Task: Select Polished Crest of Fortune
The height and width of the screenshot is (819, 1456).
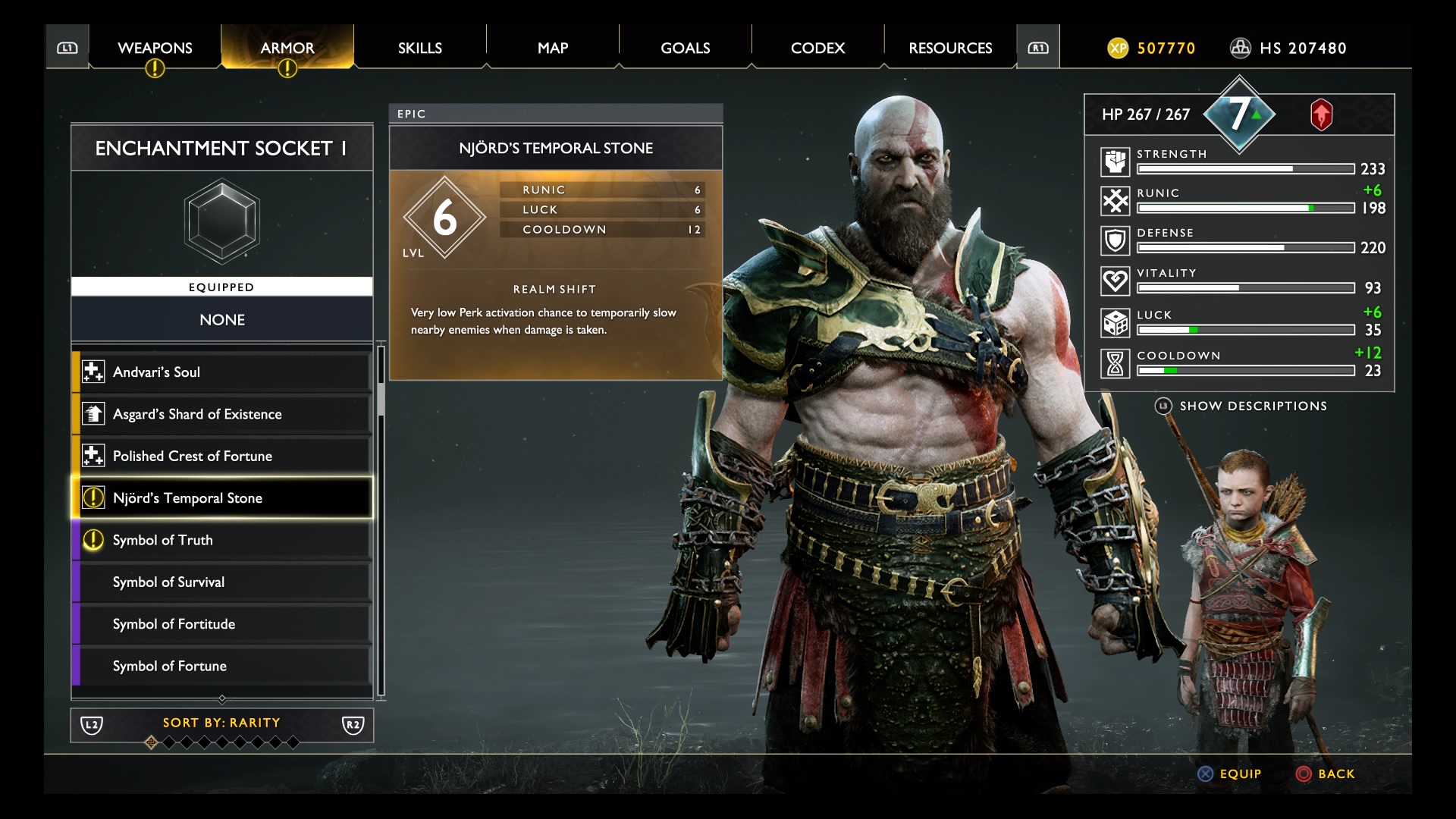Action: click(222, 456)
